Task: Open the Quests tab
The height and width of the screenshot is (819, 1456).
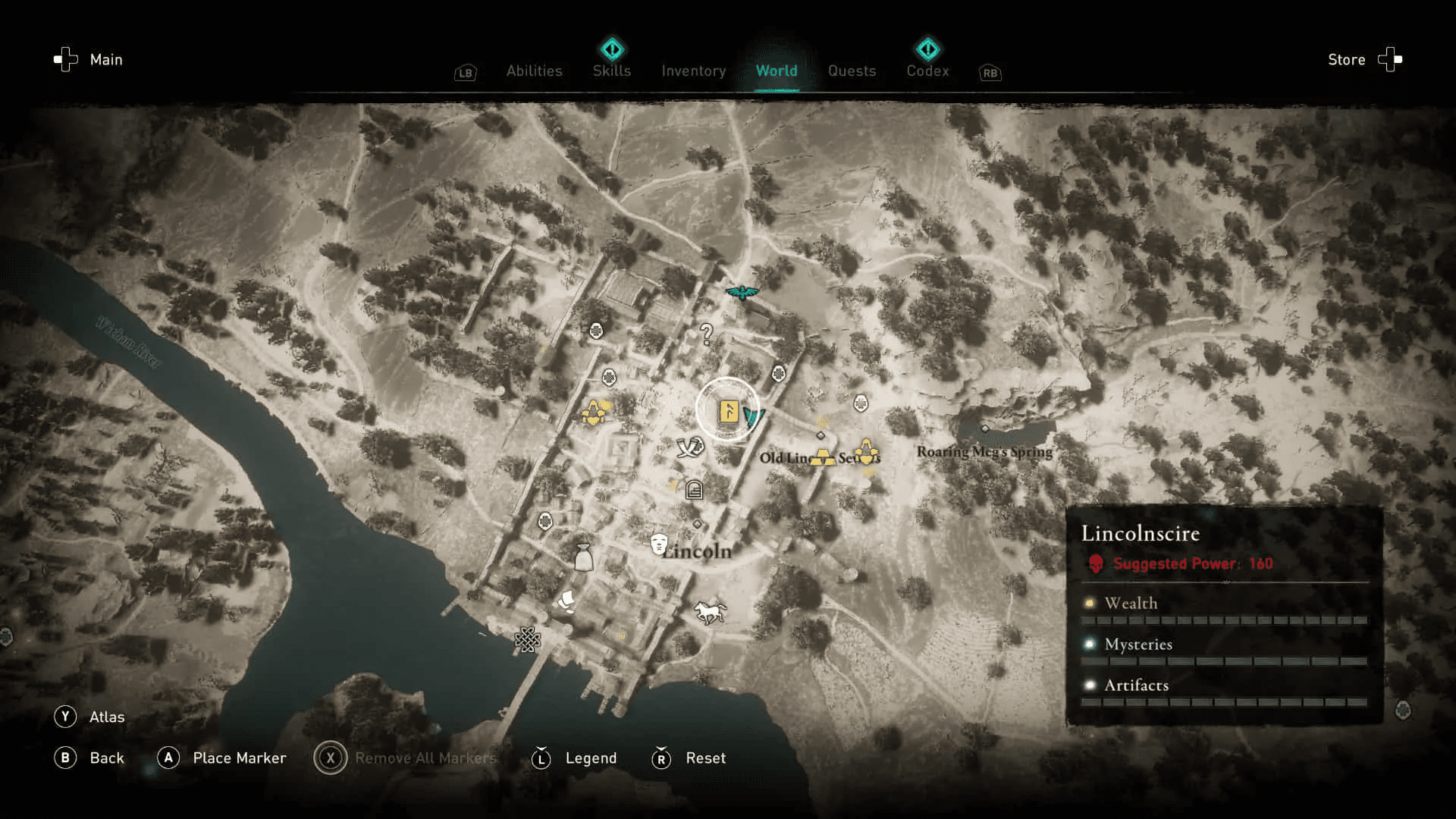Action: pyautogui.click(x=852, y=71)
